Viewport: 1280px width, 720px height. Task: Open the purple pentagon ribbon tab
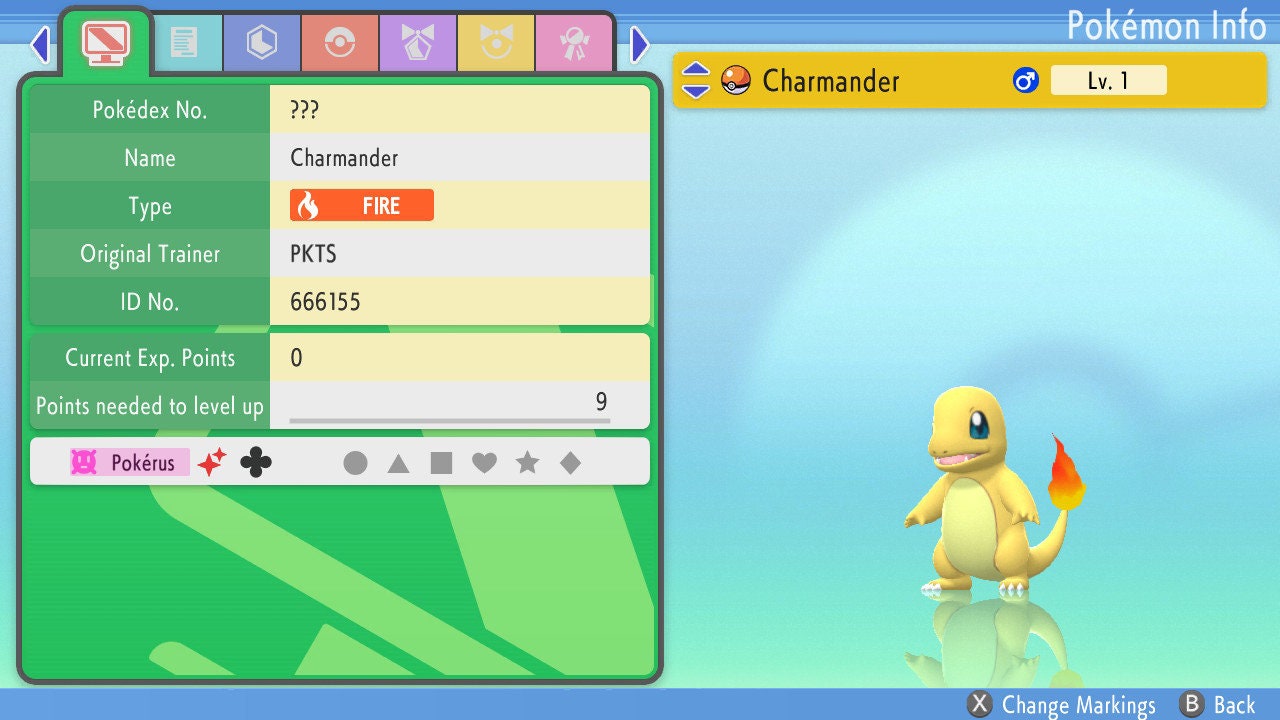pos(417,43)
